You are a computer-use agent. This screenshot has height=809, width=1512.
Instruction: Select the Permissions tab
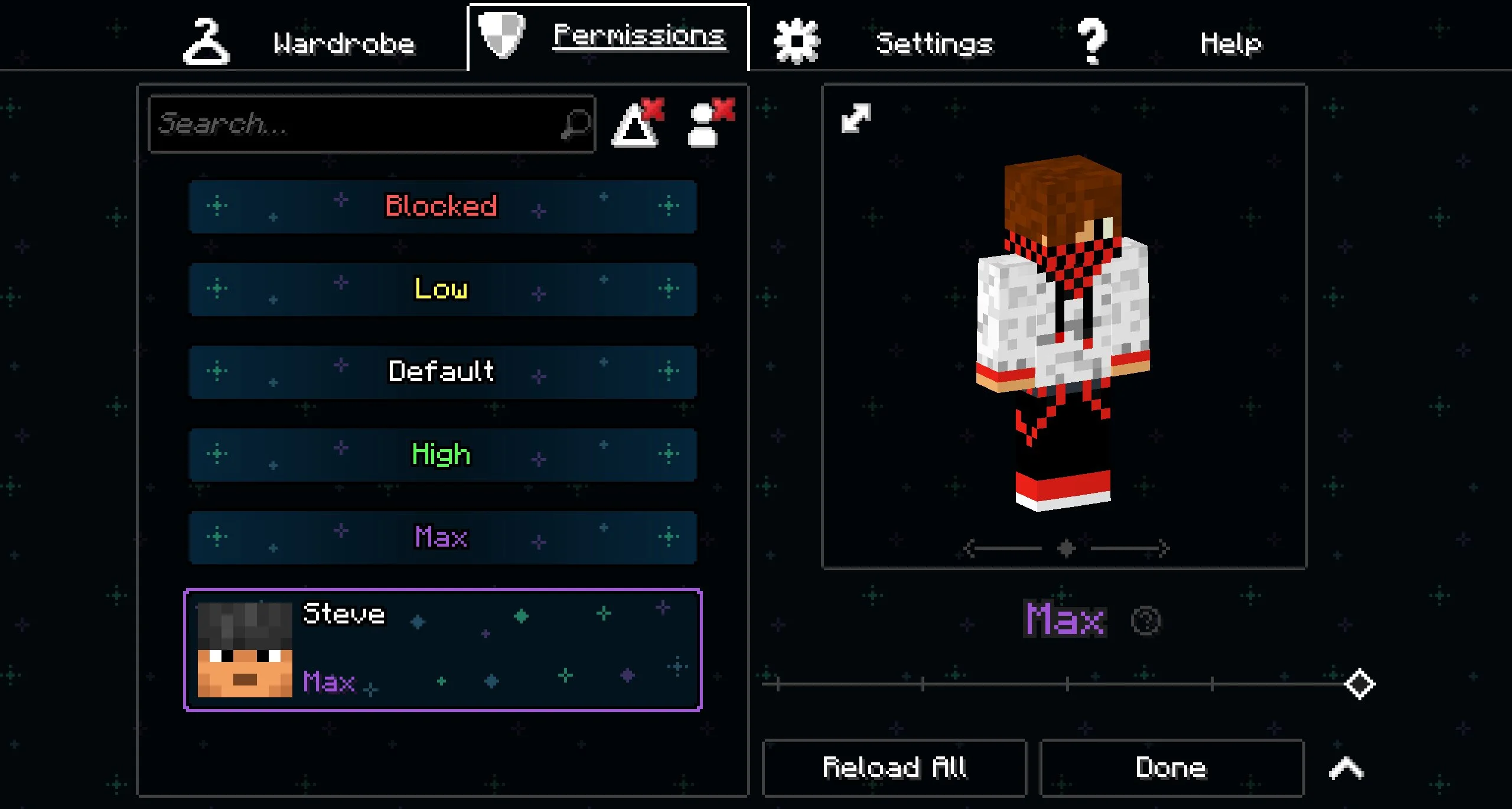pyautogui.click(x=608, y=37)
